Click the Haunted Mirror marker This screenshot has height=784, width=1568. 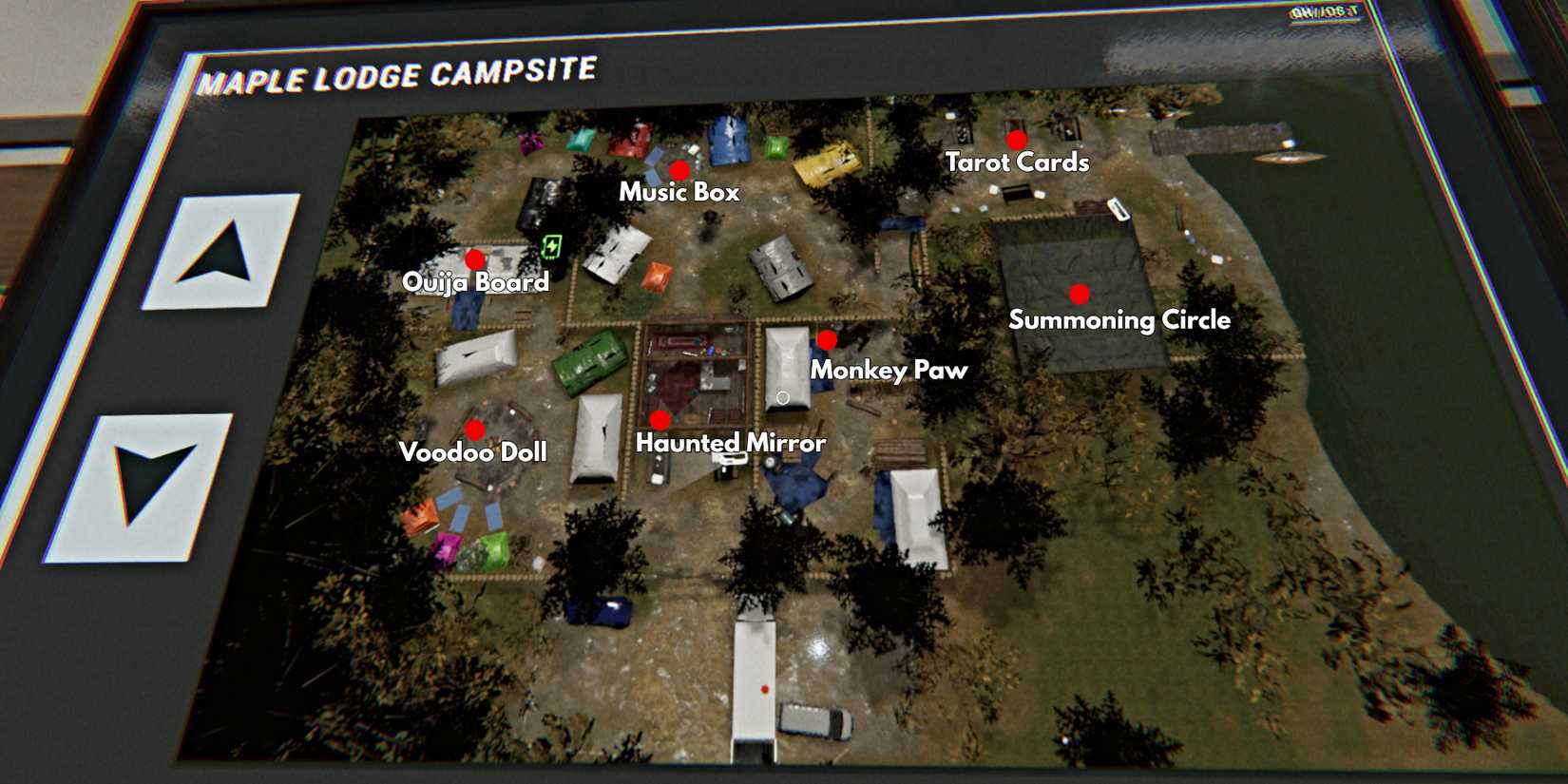[660, 418]
